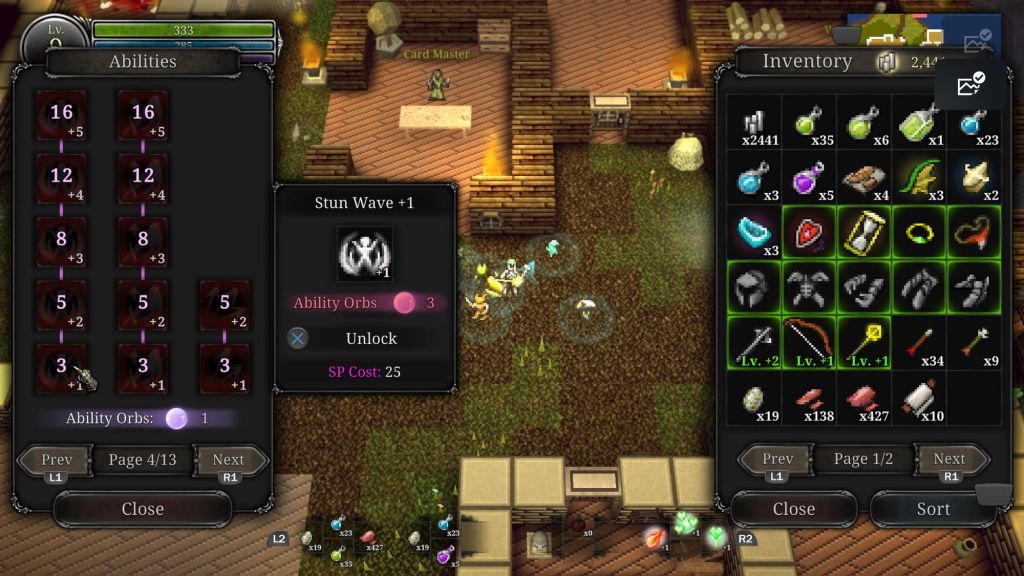Close the Inventory panel

[793, 509]
